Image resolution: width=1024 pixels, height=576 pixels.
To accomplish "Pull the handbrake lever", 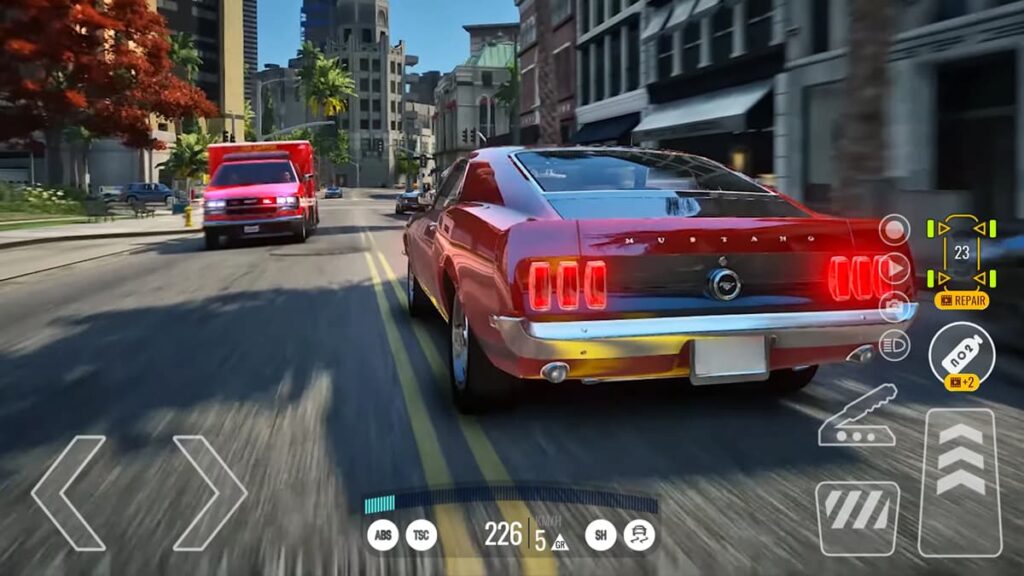I will (857, 415).
